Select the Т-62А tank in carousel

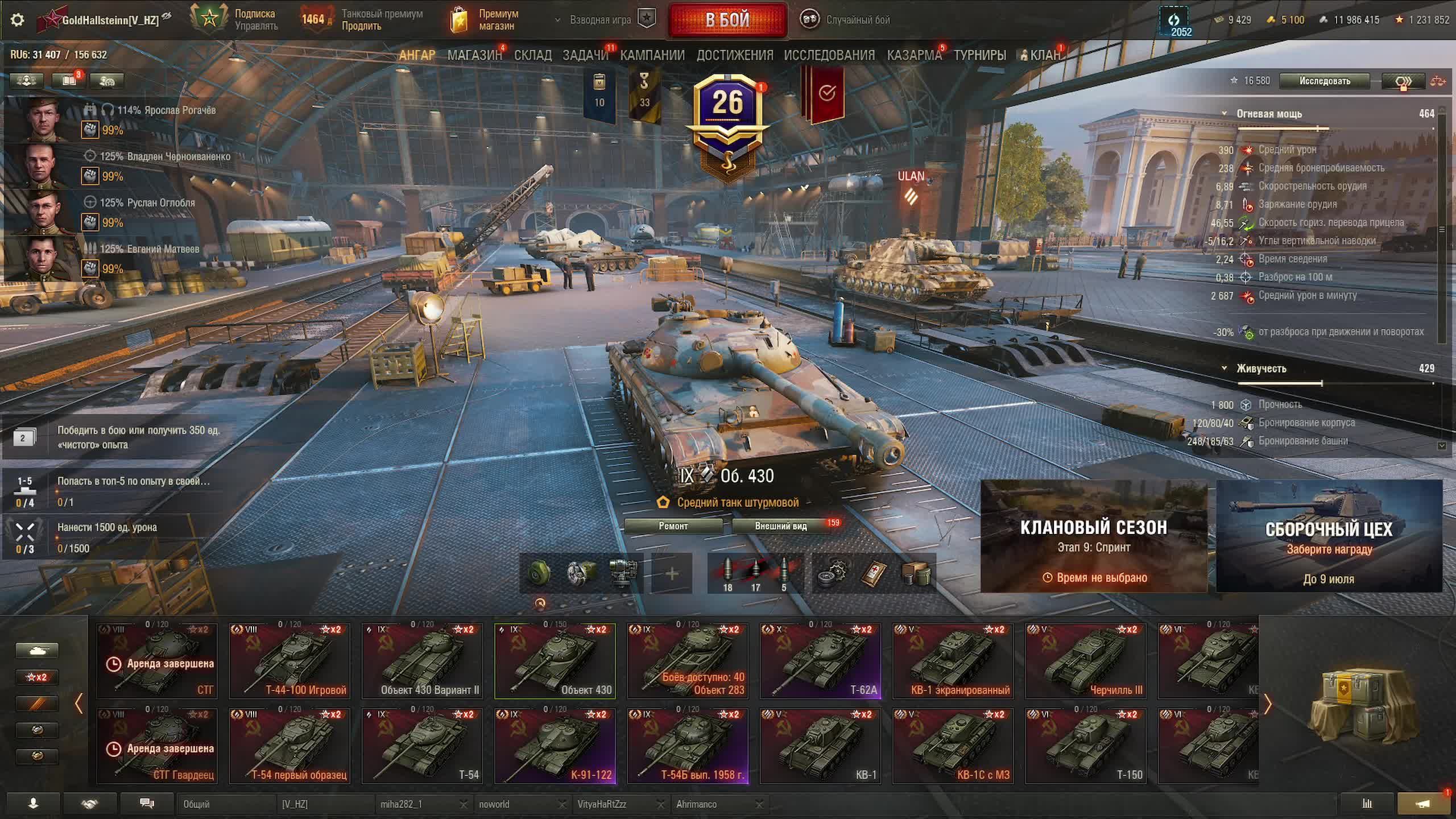820,661
